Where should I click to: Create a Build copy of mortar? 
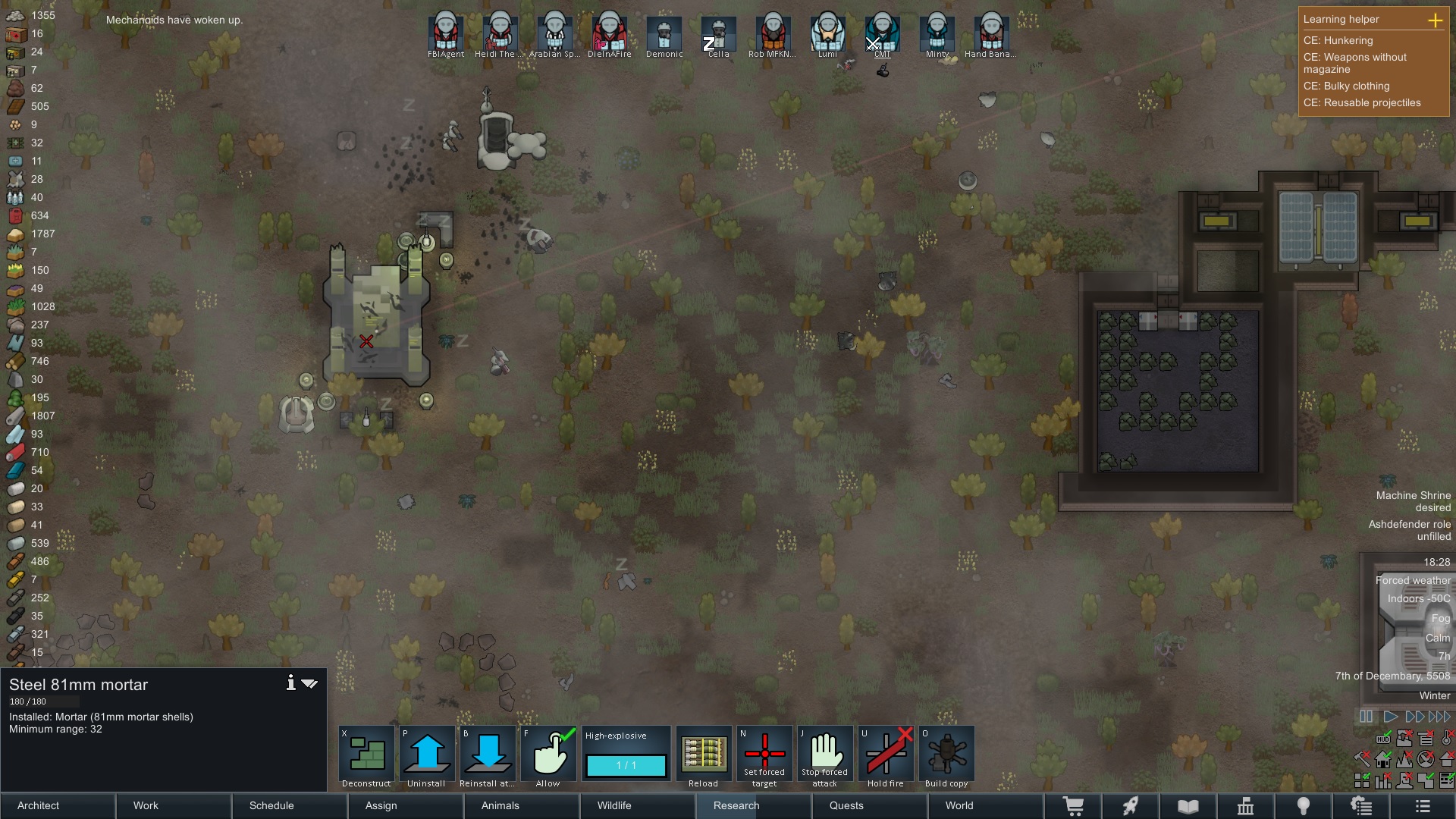(946, 756)
